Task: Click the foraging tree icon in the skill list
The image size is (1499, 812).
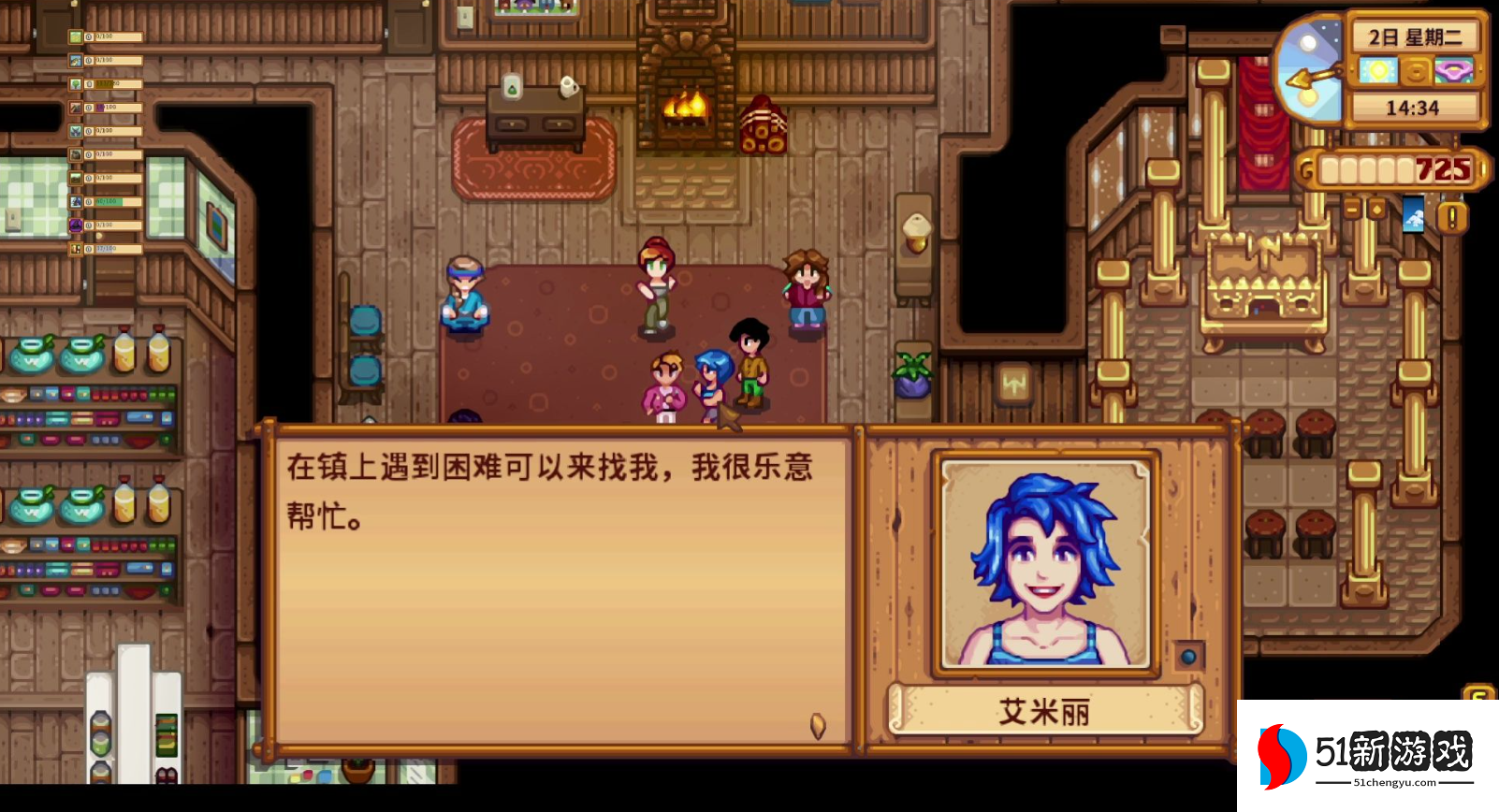Action: [x=75, y=83]
